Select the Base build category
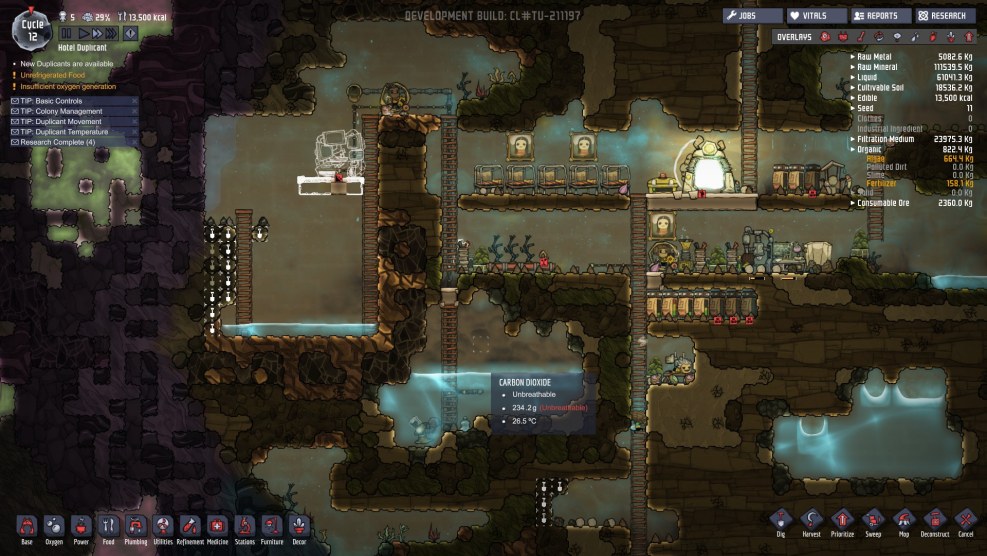This screenshot has width=987, height=556. 27,526
